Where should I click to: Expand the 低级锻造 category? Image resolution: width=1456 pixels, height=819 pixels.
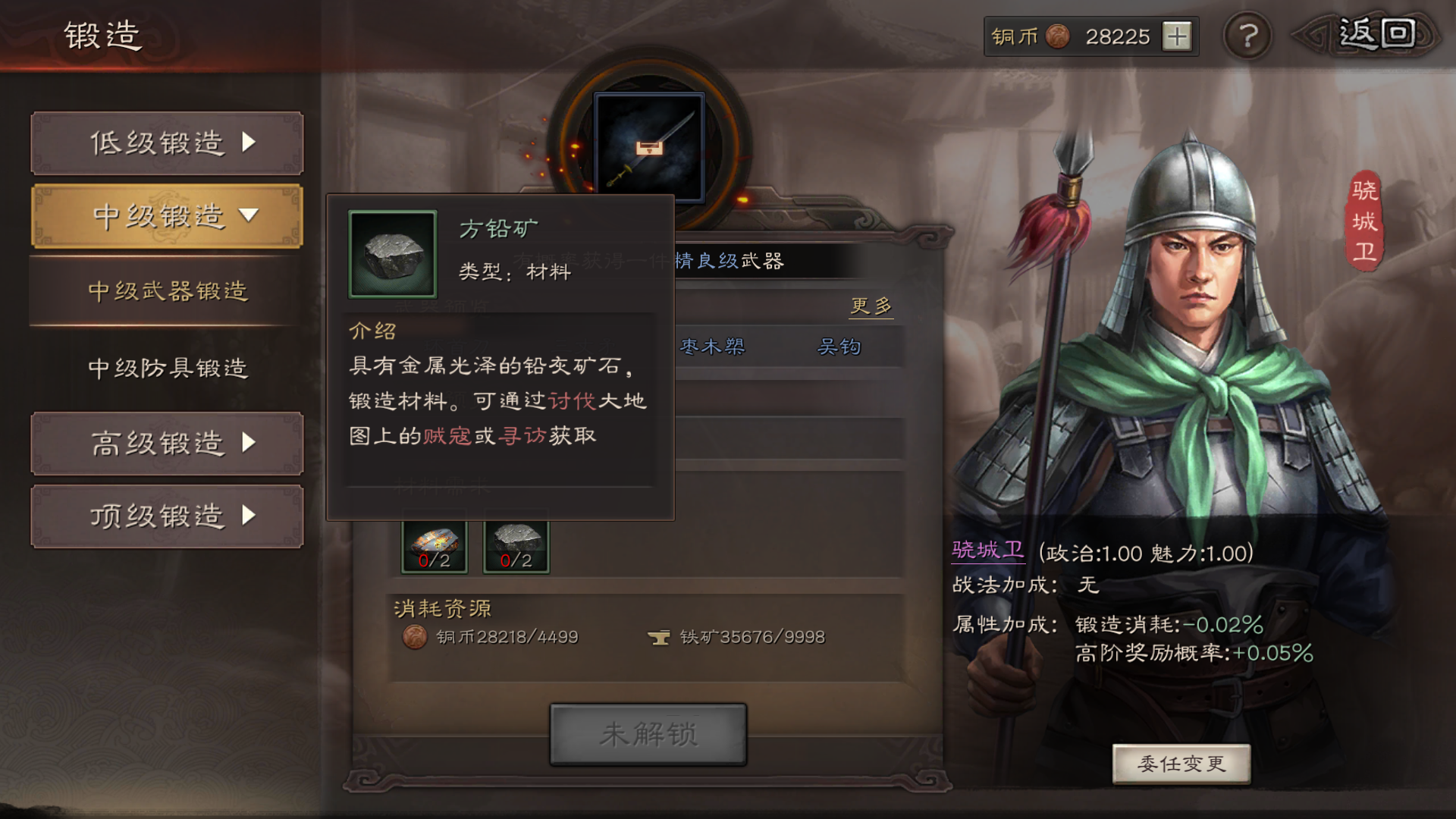(166, 143)
